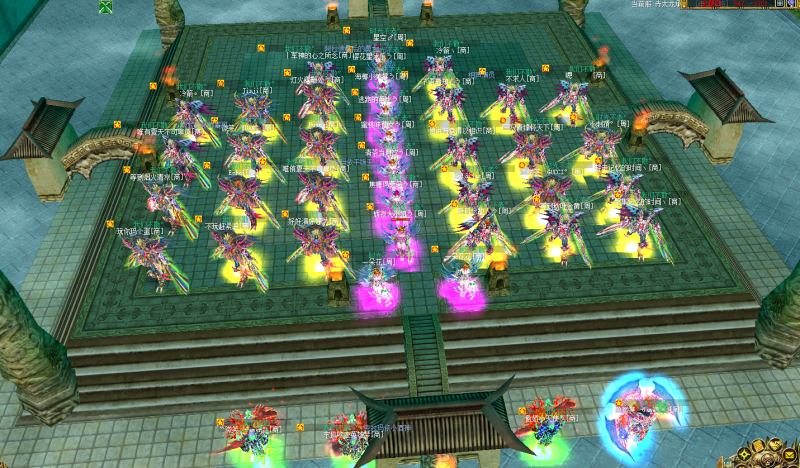Select the yellow four-point compass star icon
The width and height of the screenshot is (800, 468).
pyautogui.click(x=744, y=454)
